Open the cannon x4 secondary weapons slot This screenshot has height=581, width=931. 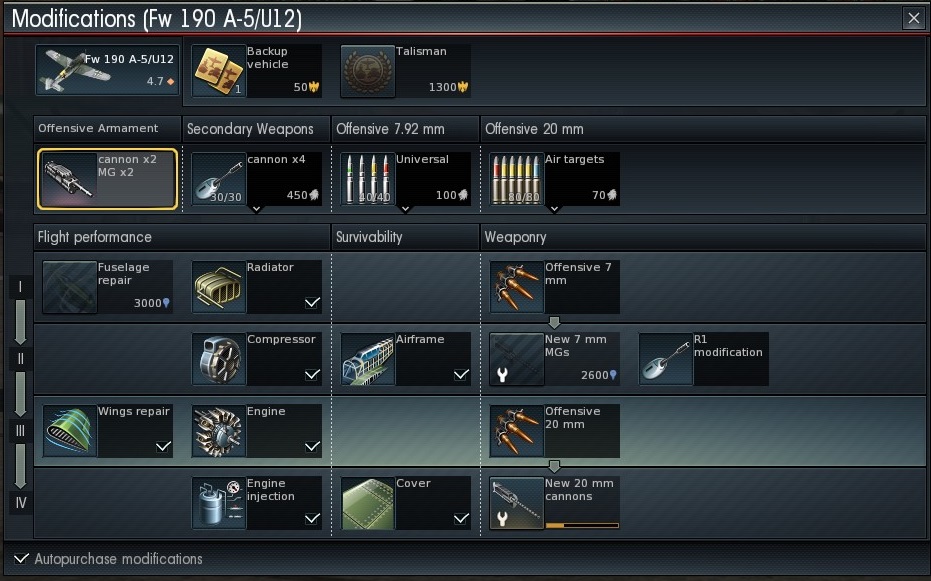[x=256, y=180]
